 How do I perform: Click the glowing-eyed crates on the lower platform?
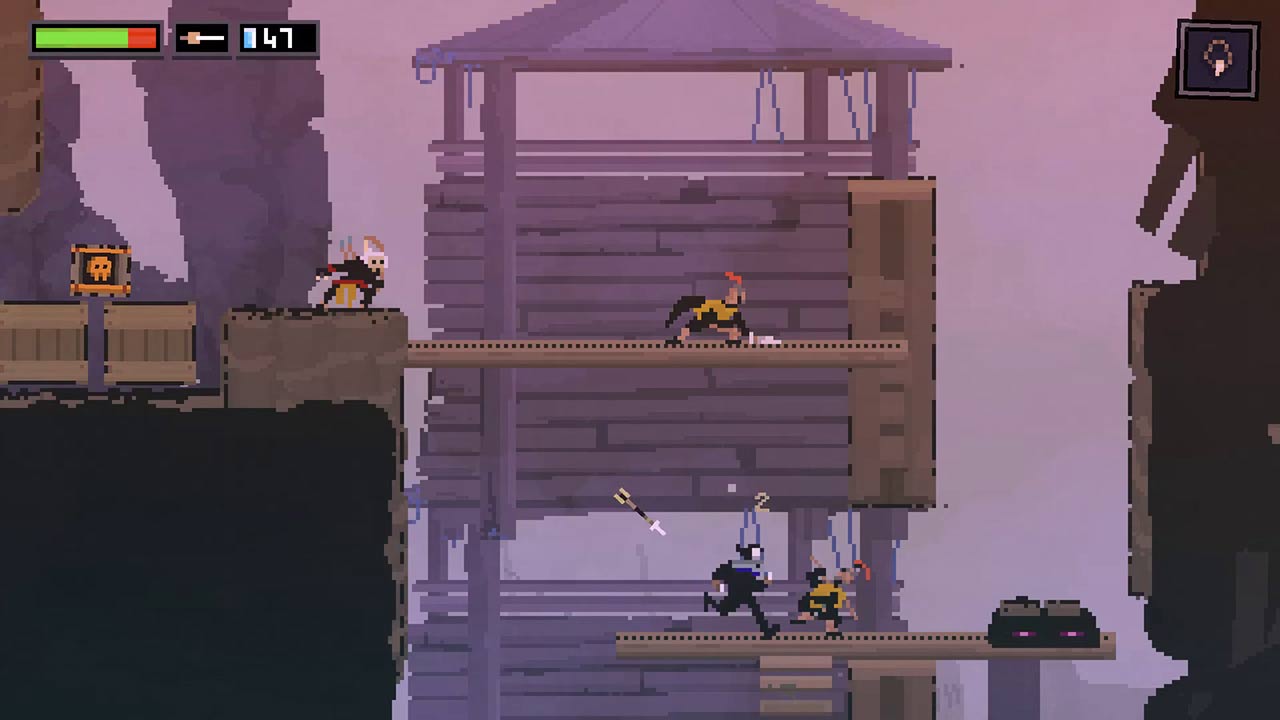1043,618
